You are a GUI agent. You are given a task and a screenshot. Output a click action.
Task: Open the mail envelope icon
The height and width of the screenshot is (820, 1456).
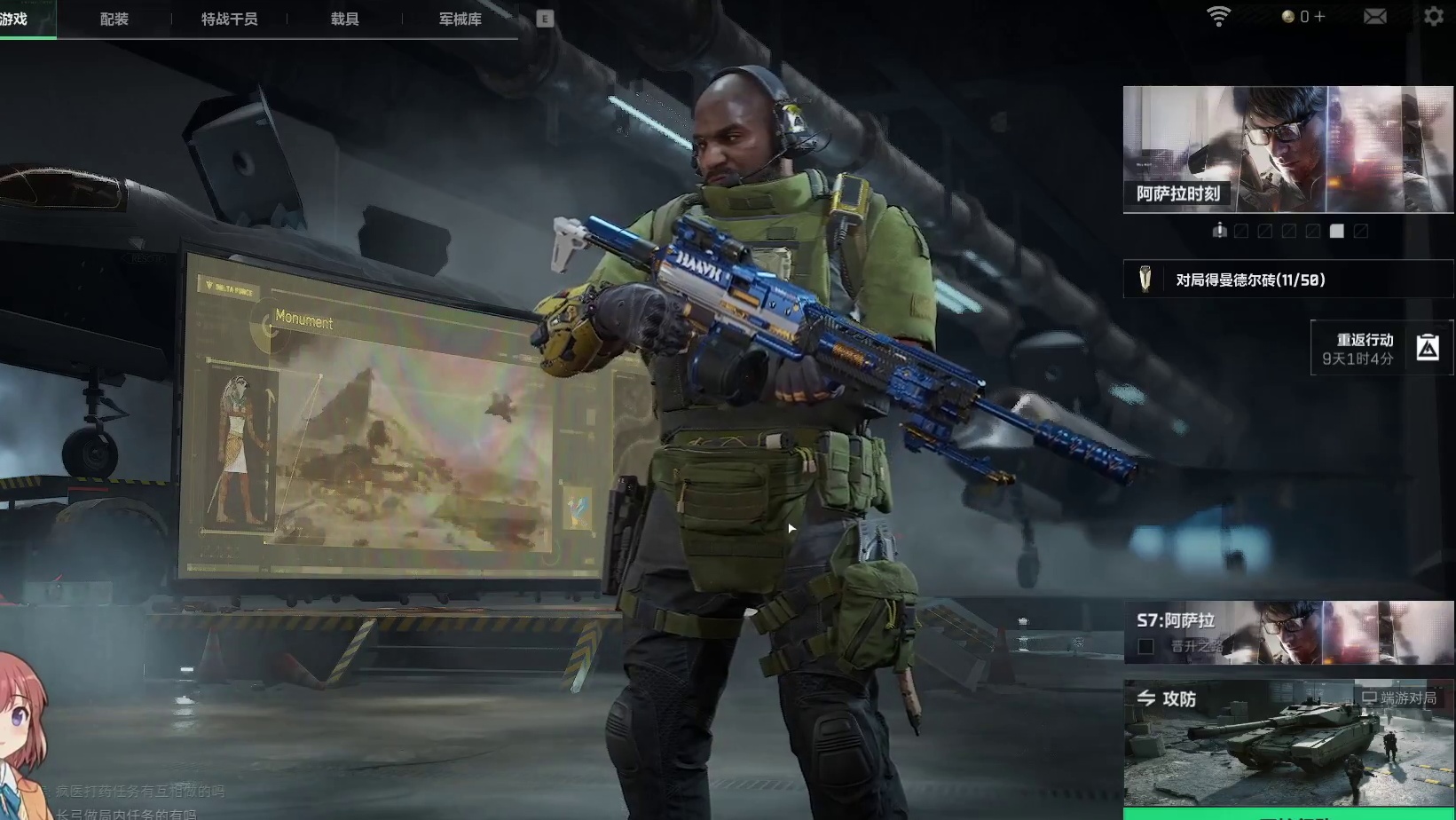point(1374,17)
